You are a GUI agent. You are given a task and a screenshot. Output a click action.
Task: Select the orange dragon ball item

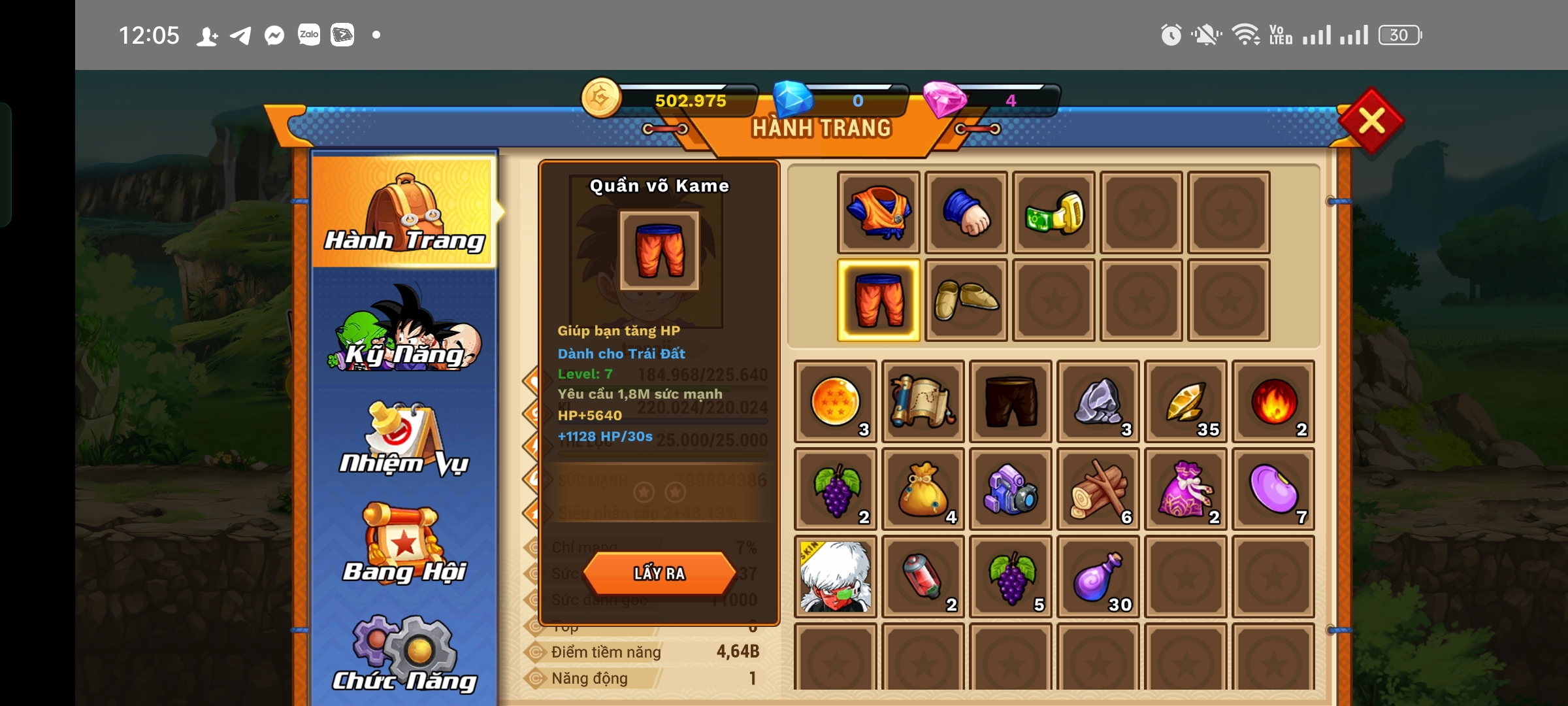[x=835, y=401]
